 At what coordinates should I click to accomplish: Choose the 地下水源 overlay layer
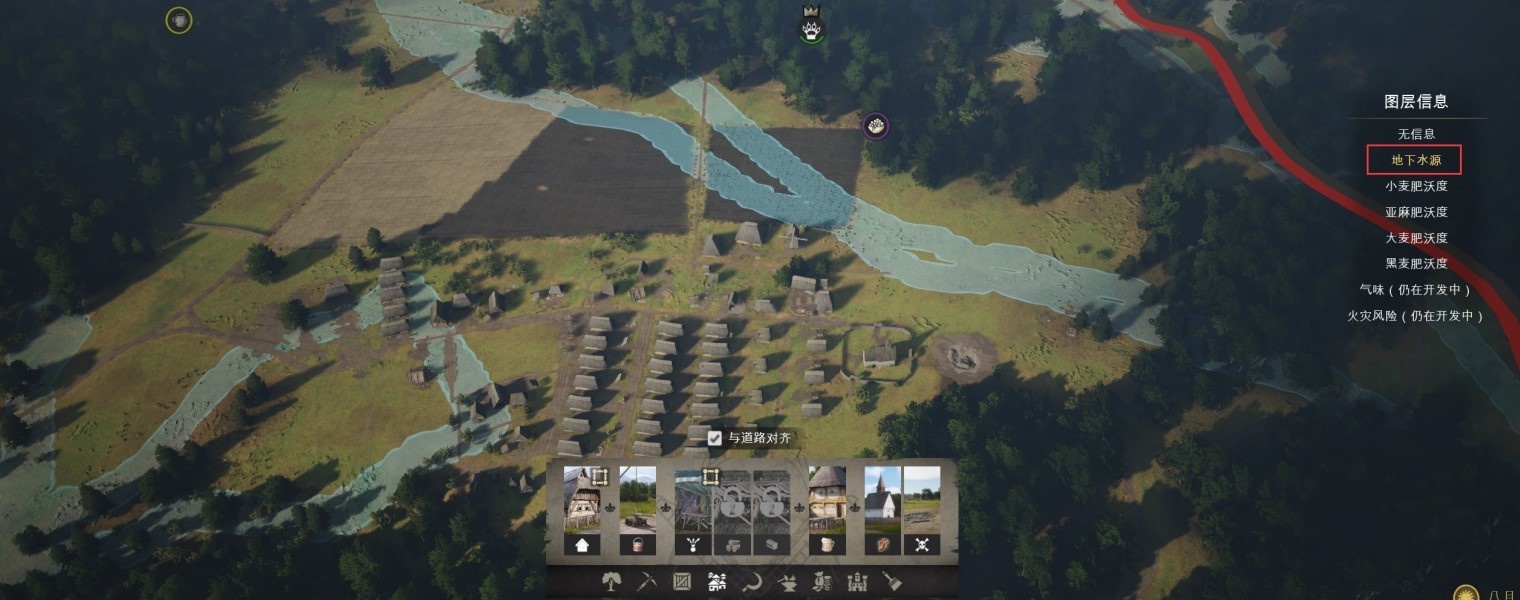(1415, 160)
